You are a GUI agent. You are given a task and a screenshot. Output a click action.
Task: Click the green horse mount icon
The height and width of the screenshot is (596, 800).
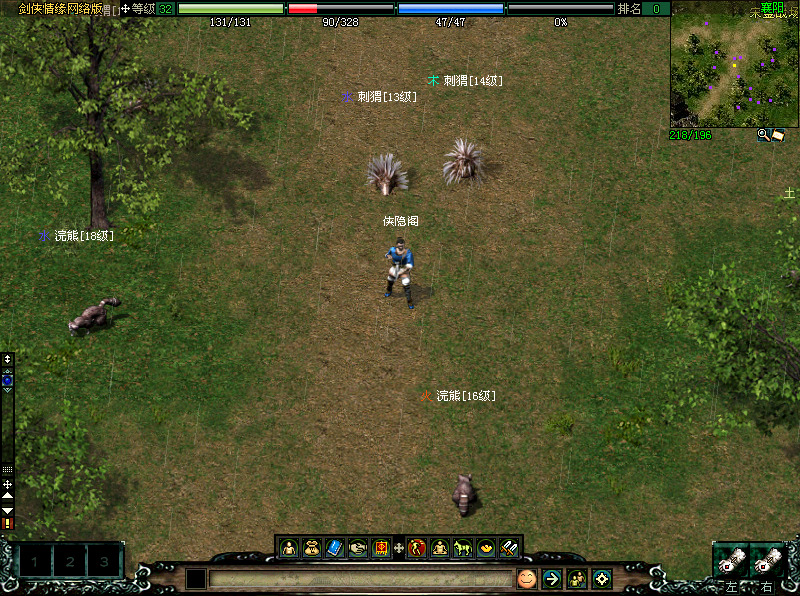coord(463,548)
